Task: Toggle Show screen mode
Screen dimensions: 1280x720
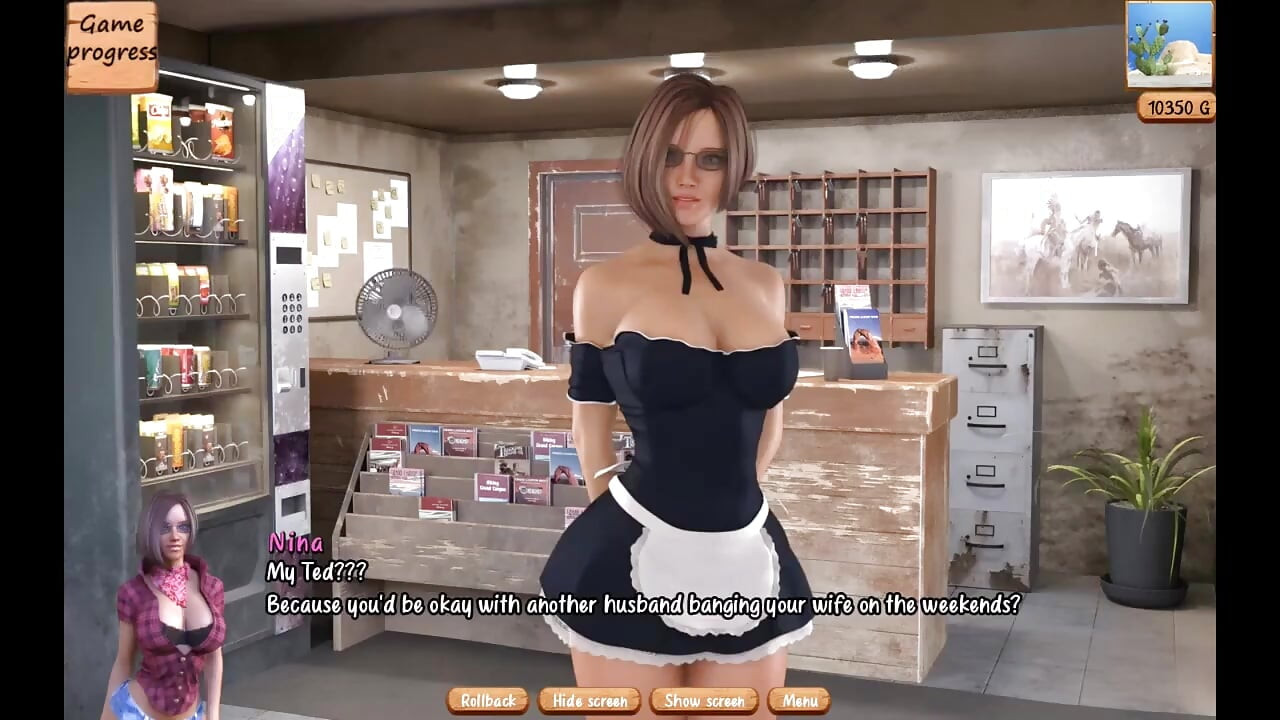Action: pos(704,701)
